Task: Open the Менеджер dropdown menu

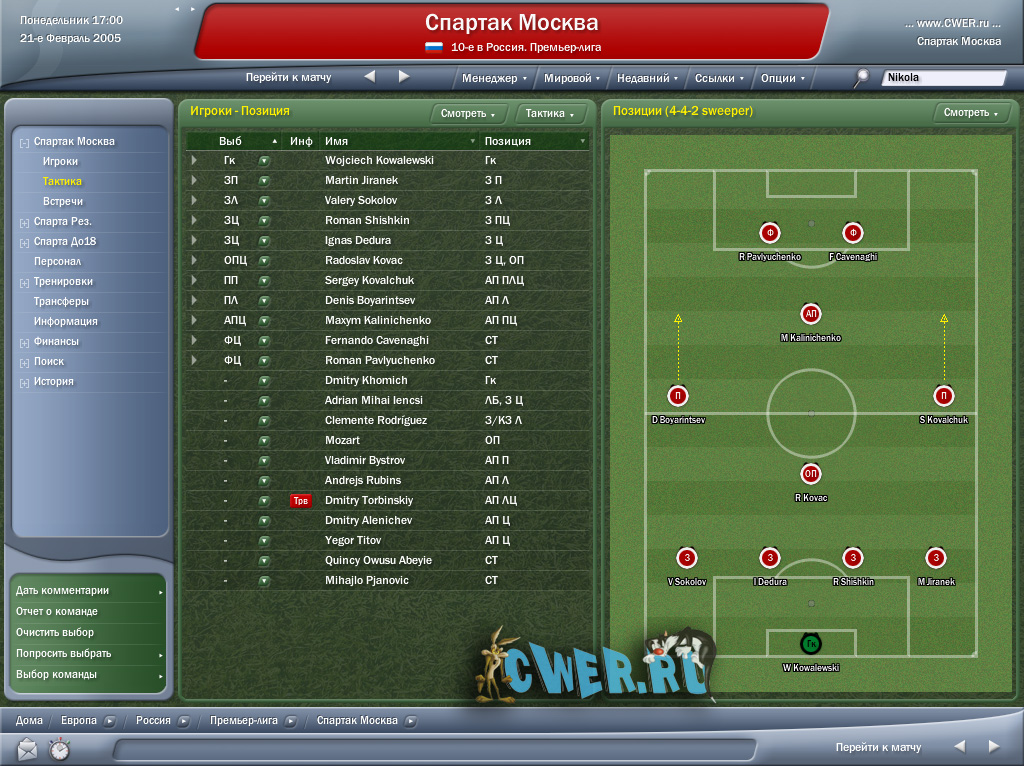Action: coord(494,78)
